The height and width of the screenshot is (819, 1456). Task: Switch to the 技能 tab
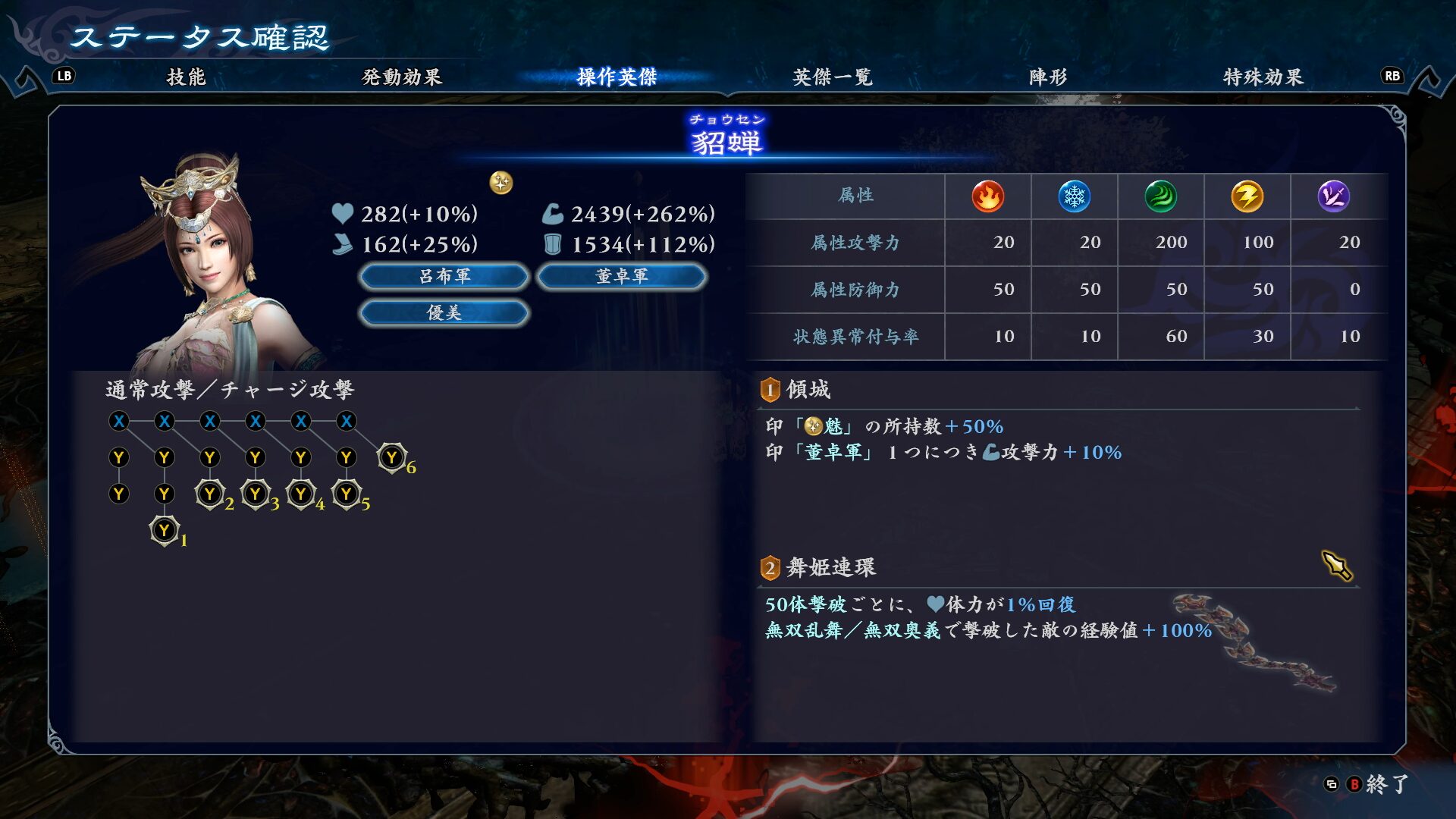[x=186, y=77]
